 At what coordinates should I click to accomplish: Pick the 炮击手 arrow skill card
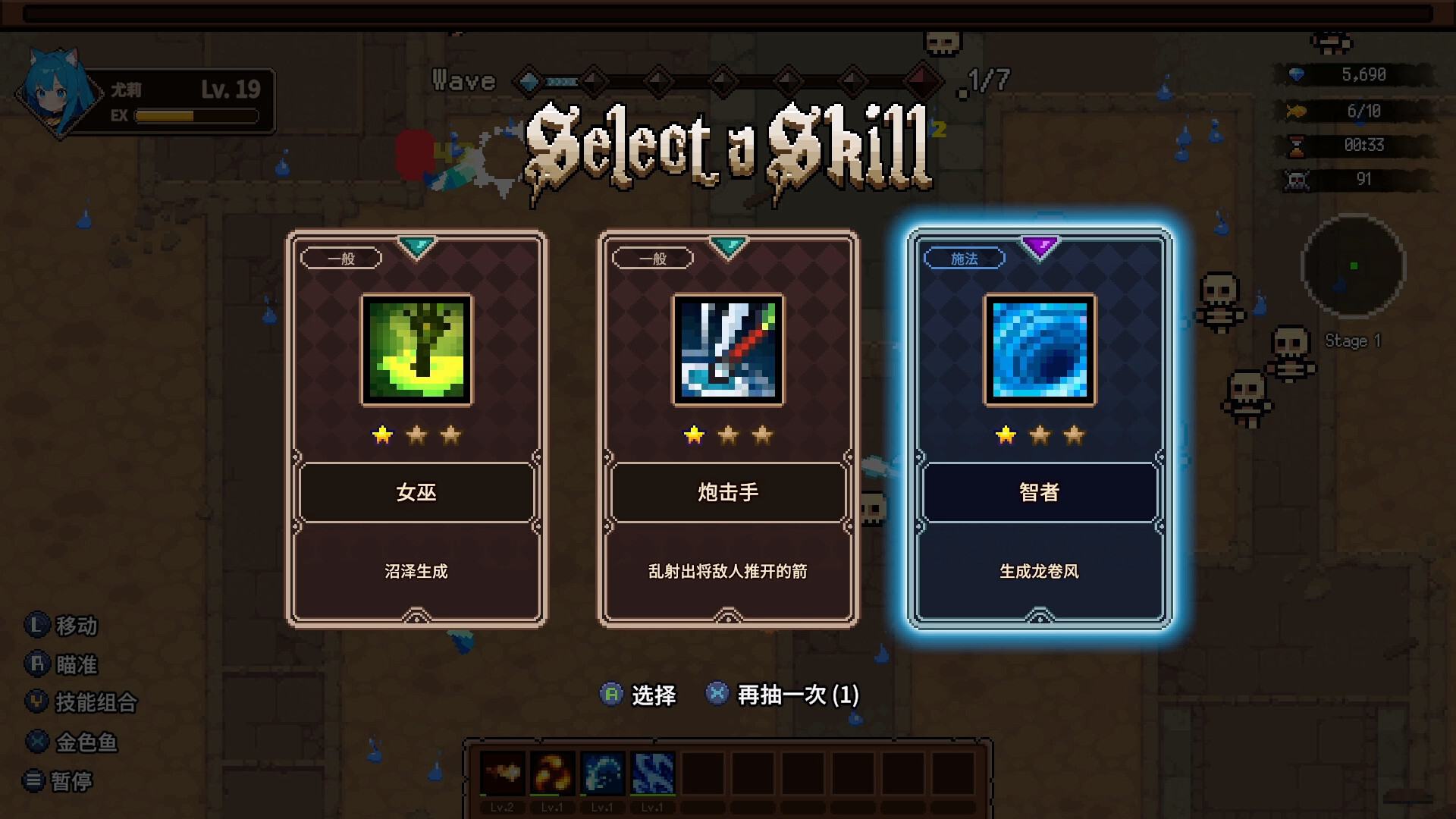[728, 428]
